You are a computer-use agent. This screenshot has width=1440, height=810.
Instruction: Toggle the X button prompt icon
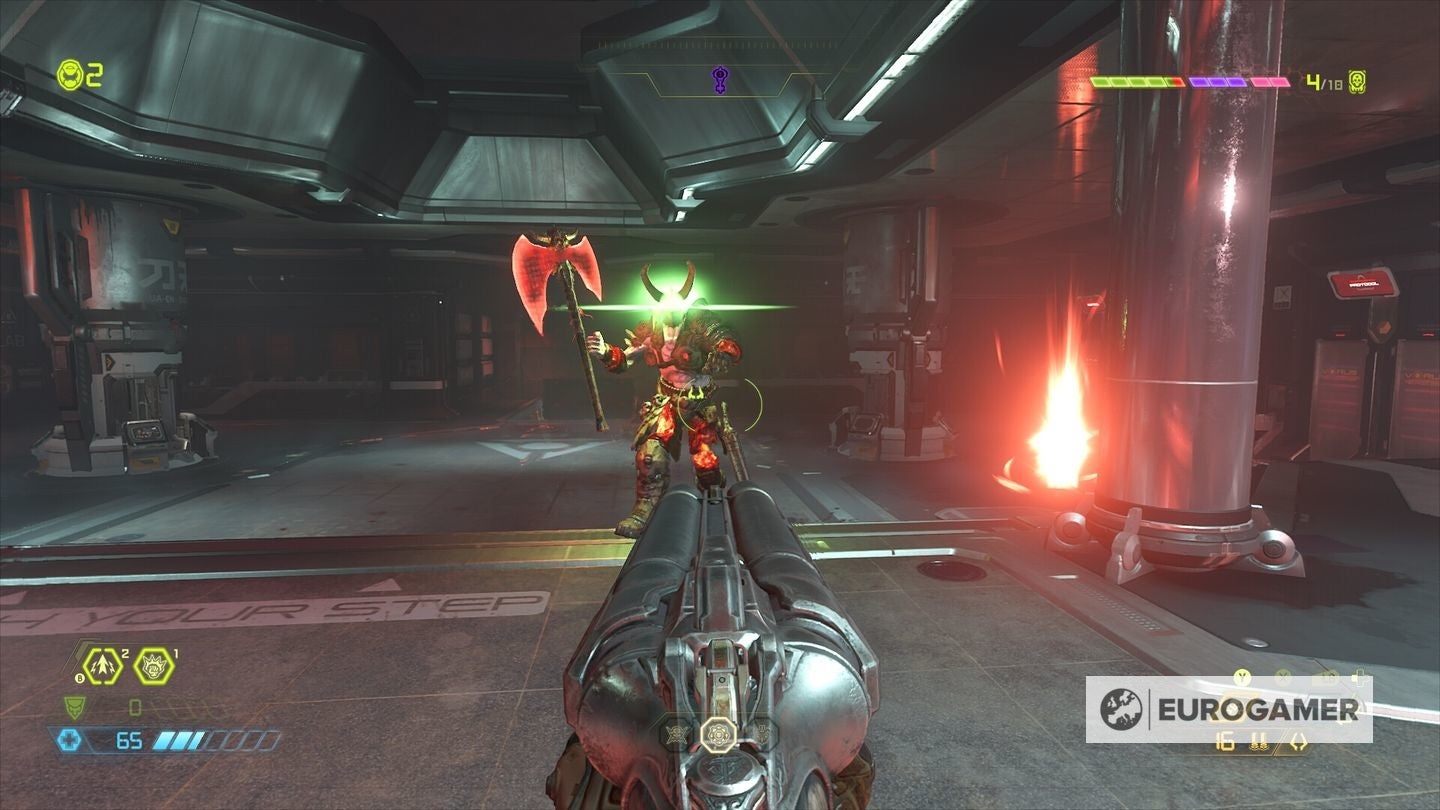point(1283,678)
